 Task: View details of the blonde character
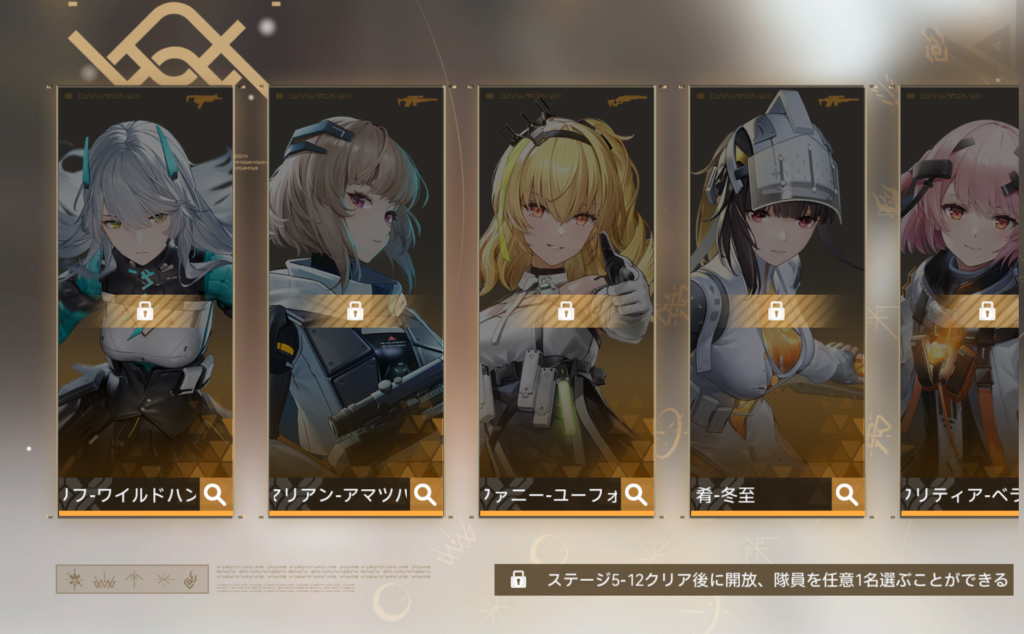tap(636, 494)
